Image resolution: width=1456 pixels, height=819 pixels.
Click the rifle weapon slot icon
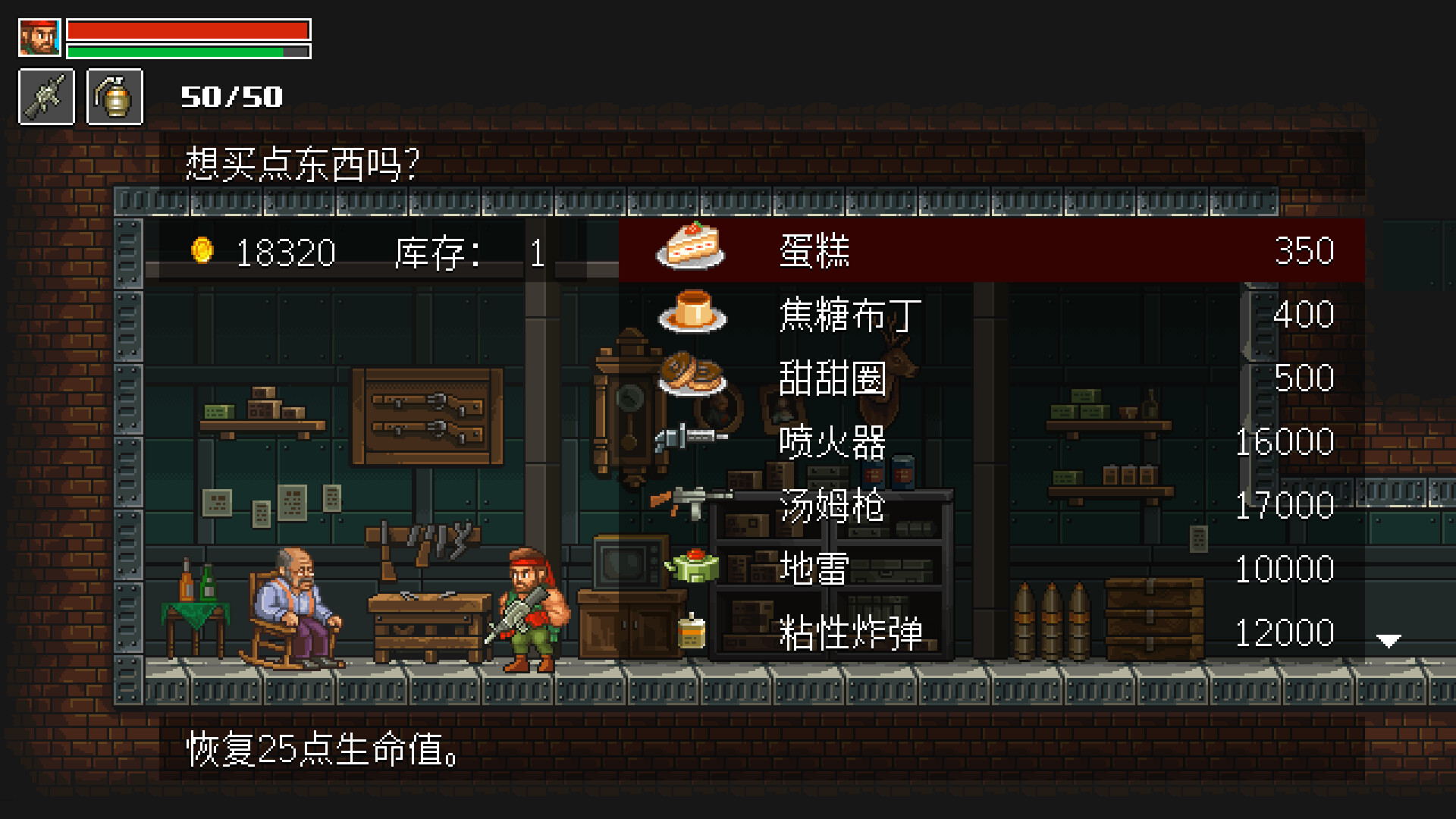[x=45, y=98]
